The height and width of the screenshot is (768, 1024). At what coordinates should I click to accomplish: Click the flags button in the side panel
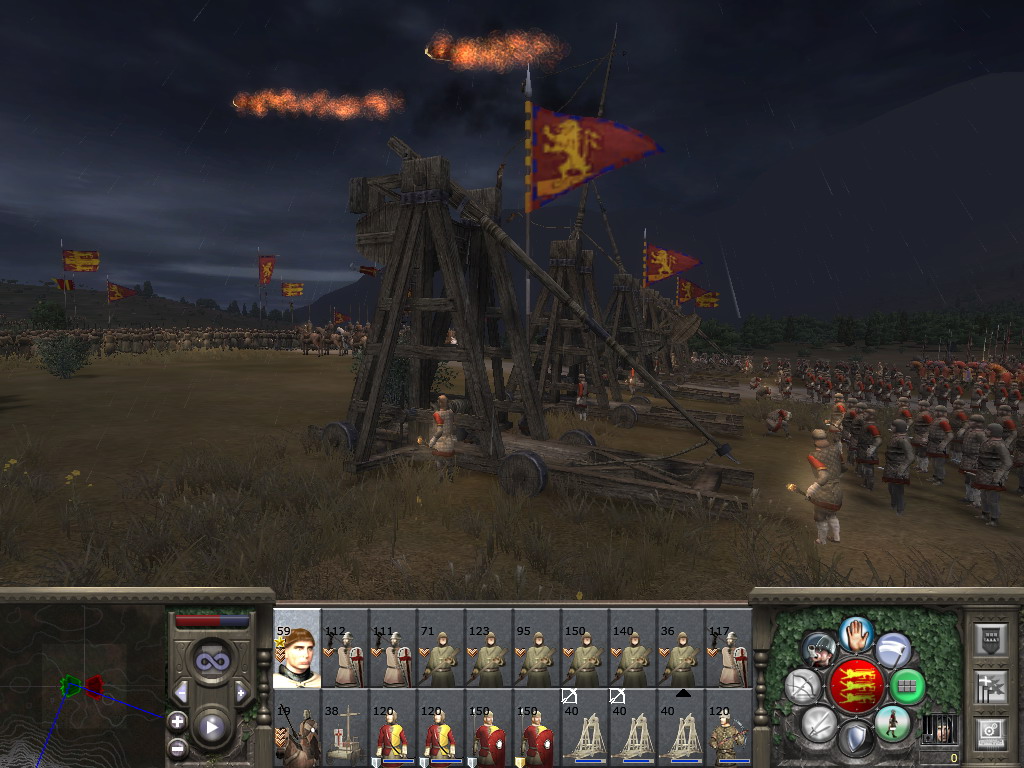click(x=990, y=686)
